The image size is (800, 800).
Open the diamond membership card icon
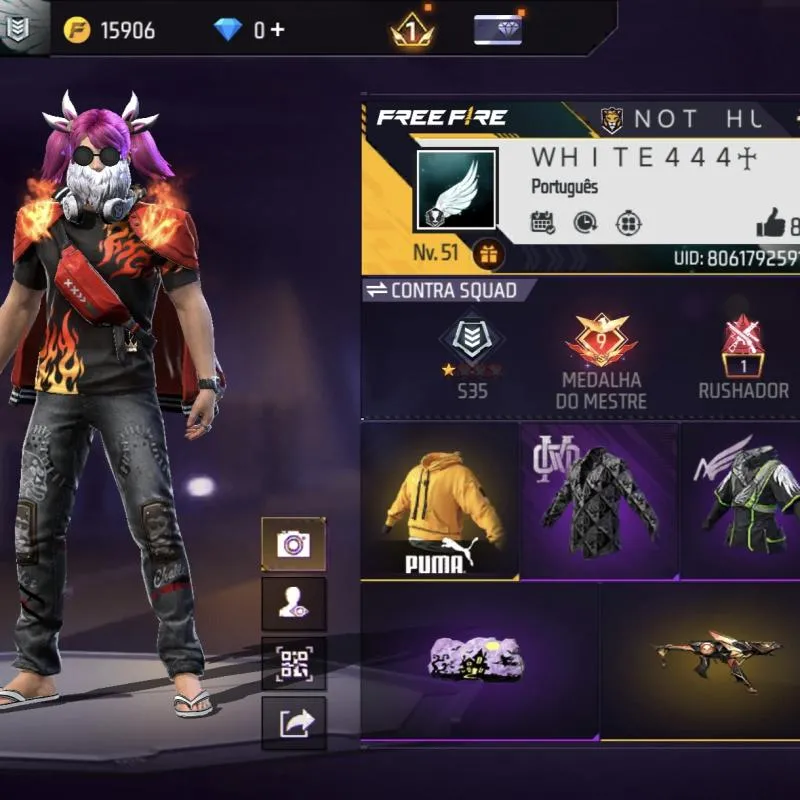(x=497, y=30)
